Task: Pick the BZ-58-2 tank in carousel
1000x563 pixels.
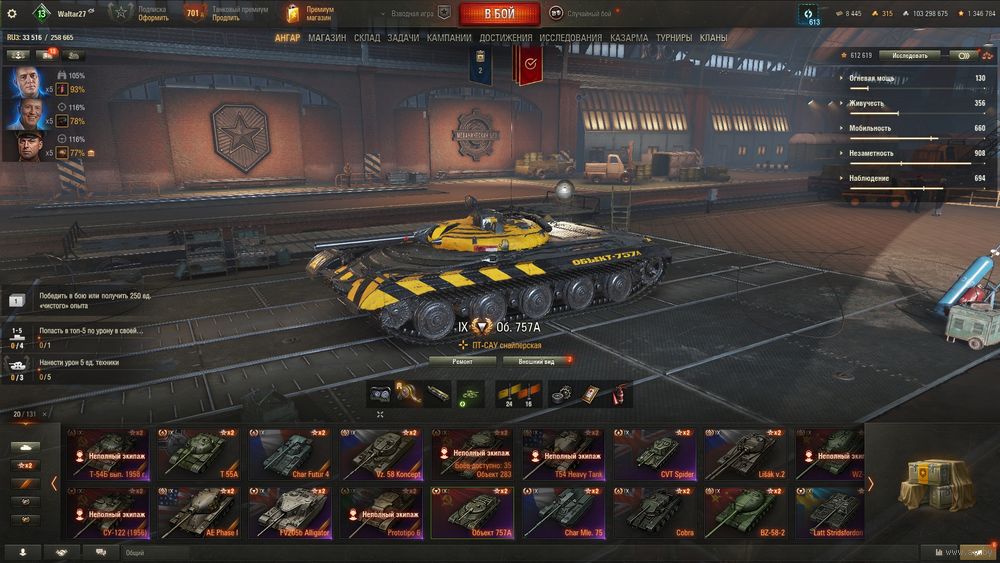Action: click(x=745, y=510)
